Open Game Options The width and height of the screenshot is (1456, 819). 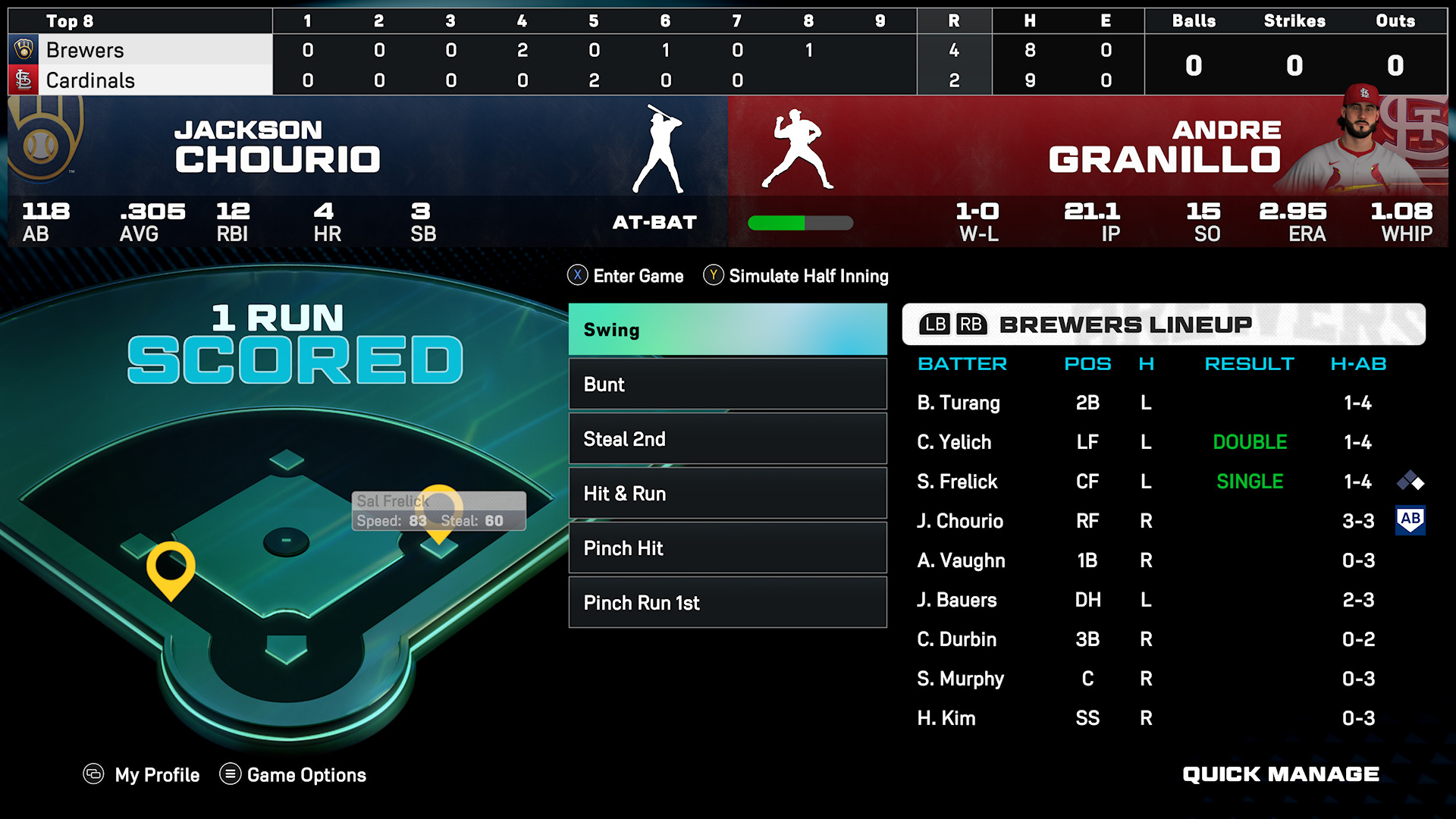click(x=293, y=775)
